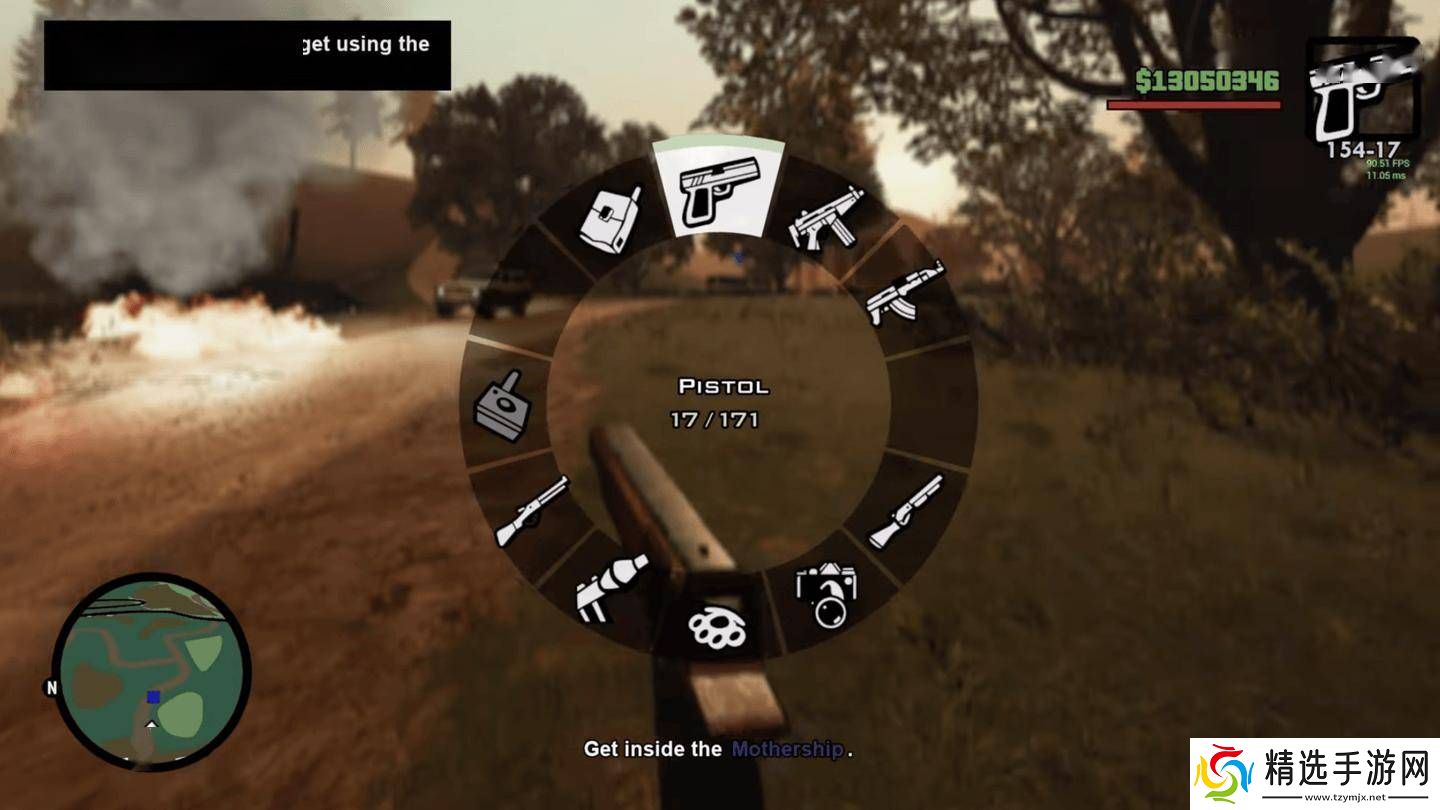The width and height of the screenshot is (1440, 810).
Task: Equip the AK-47 assault rifle
Action: pyautogui.click(x=903, y=293)
